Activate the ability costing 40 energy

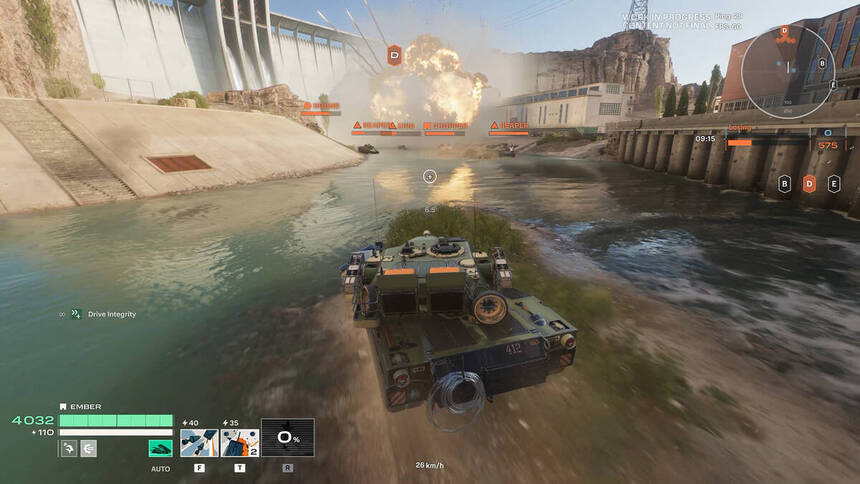click(x=199, y=442)
